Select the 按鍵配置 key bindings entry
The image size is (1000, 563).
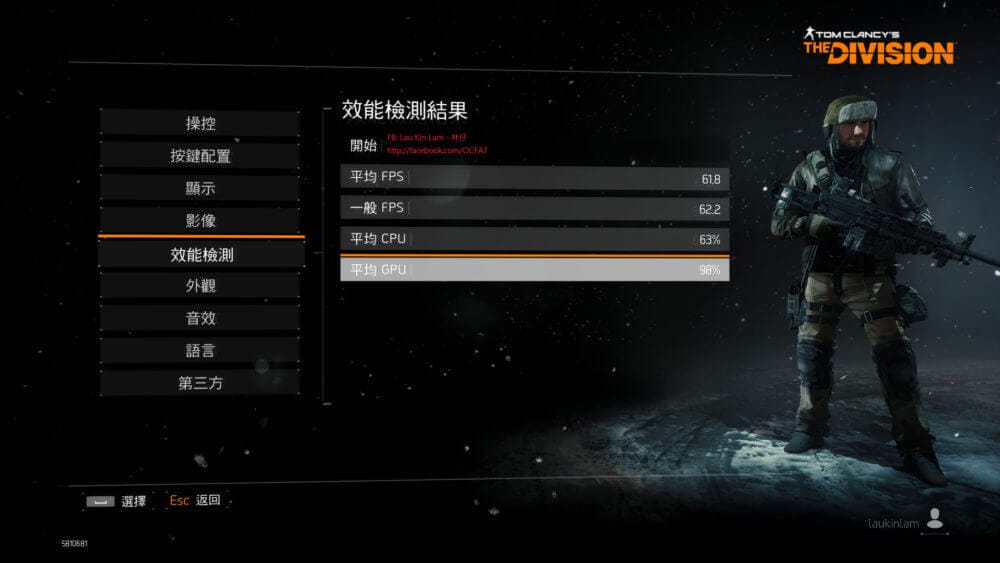pos(200,156)
